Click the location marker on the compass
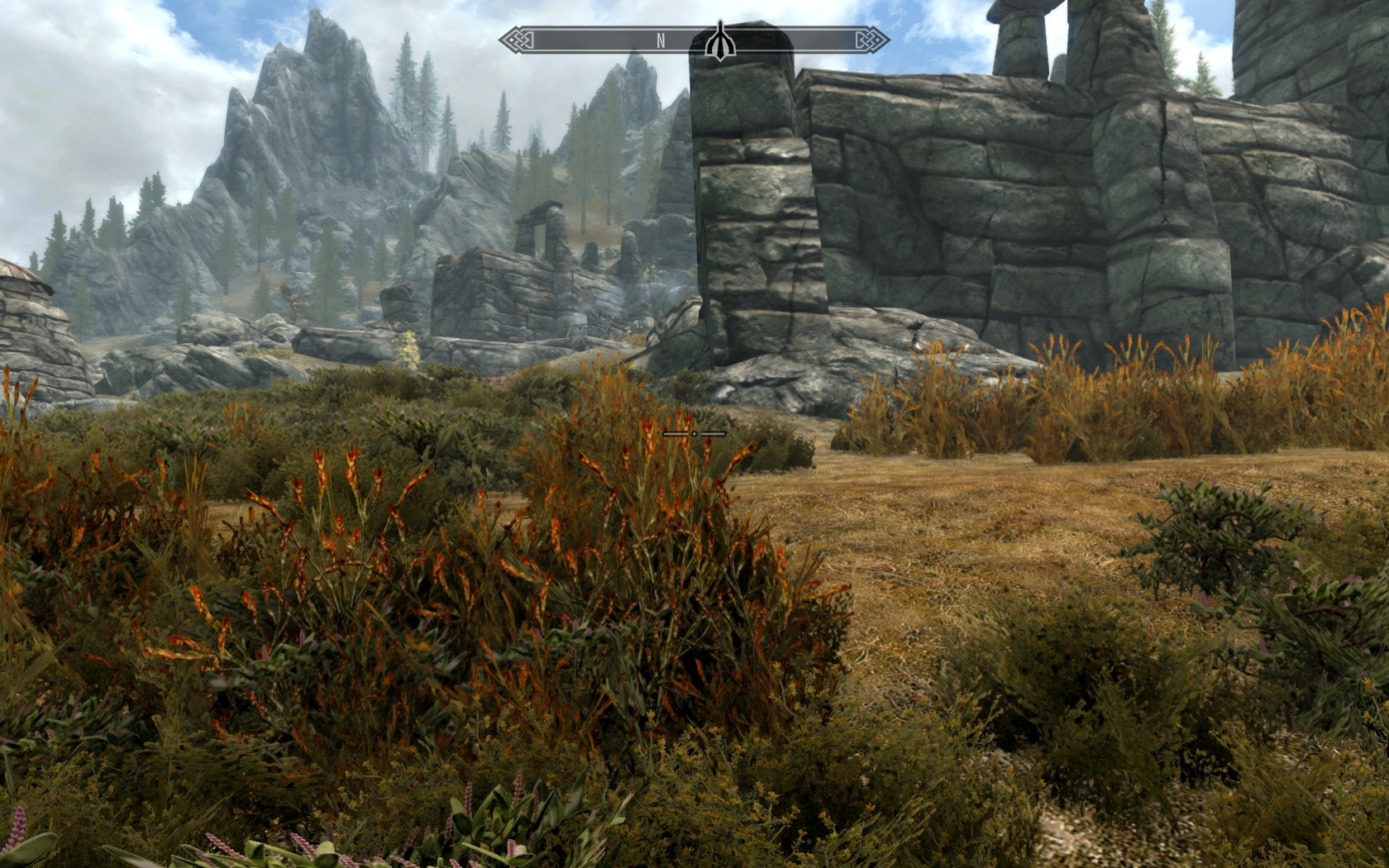The image size is (1389, 868). point(719,42)
